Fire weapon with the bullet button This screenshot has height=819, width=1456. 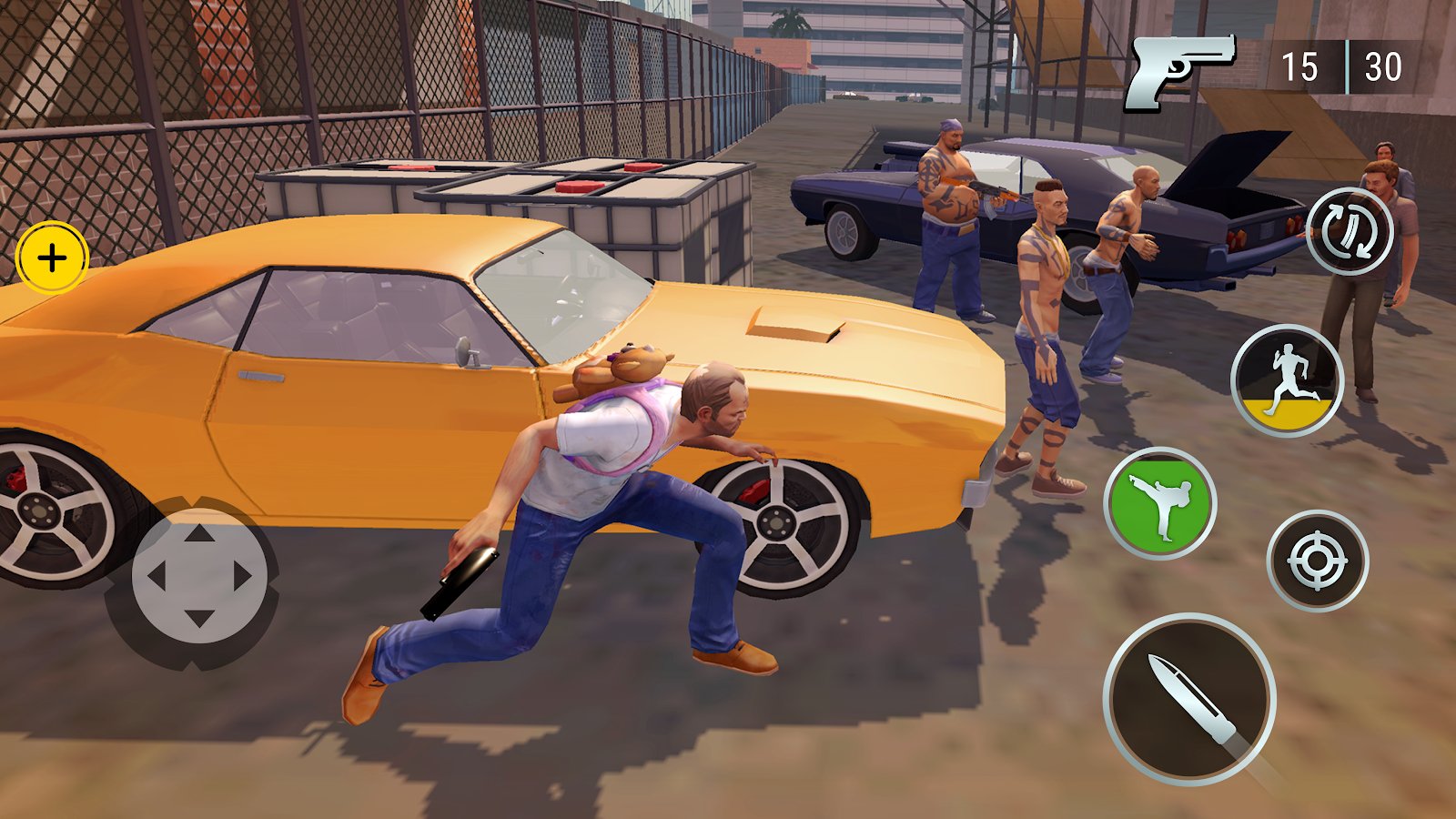(1189, 699)
